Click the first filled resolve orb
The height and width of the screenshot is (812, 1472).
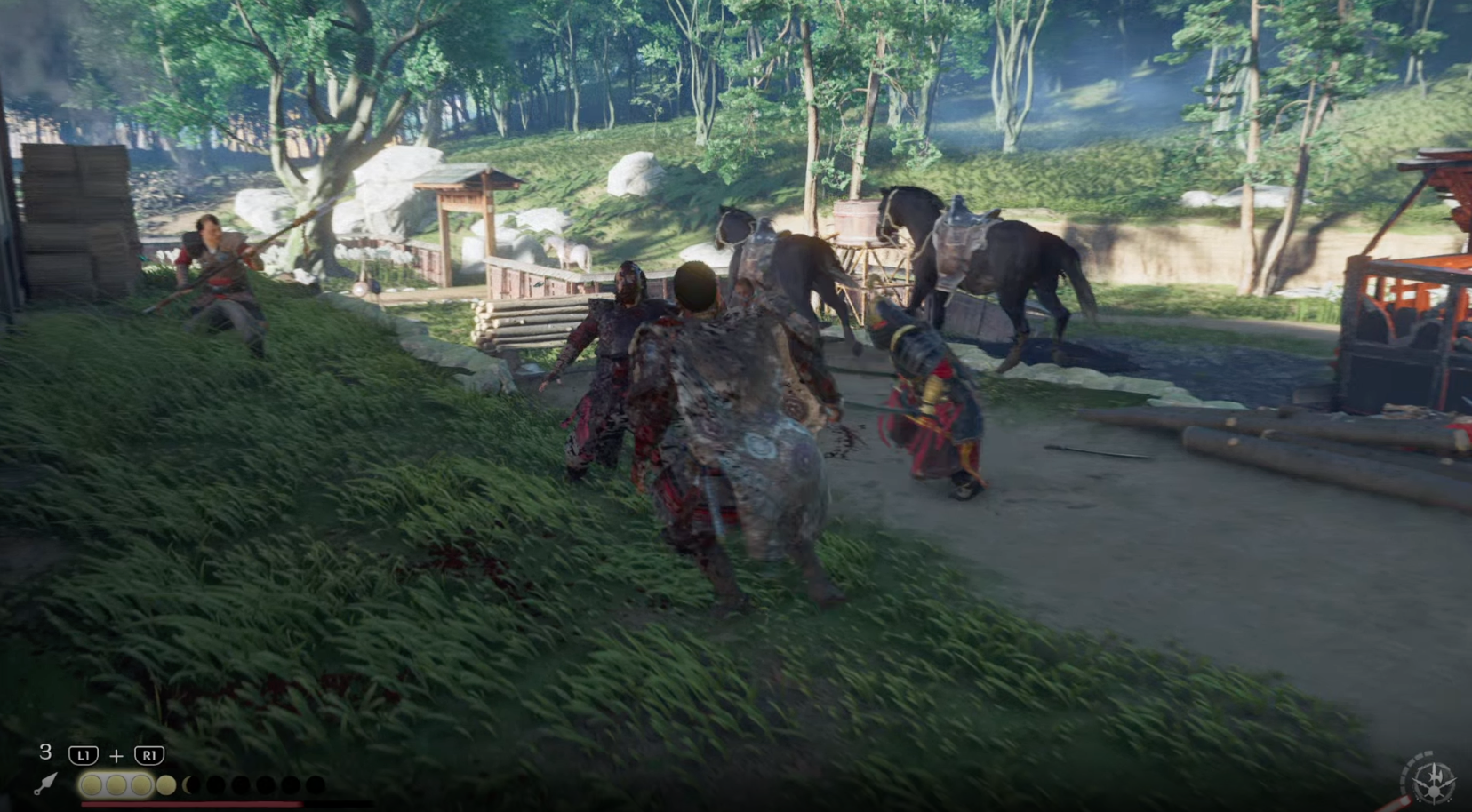[92, 785]
